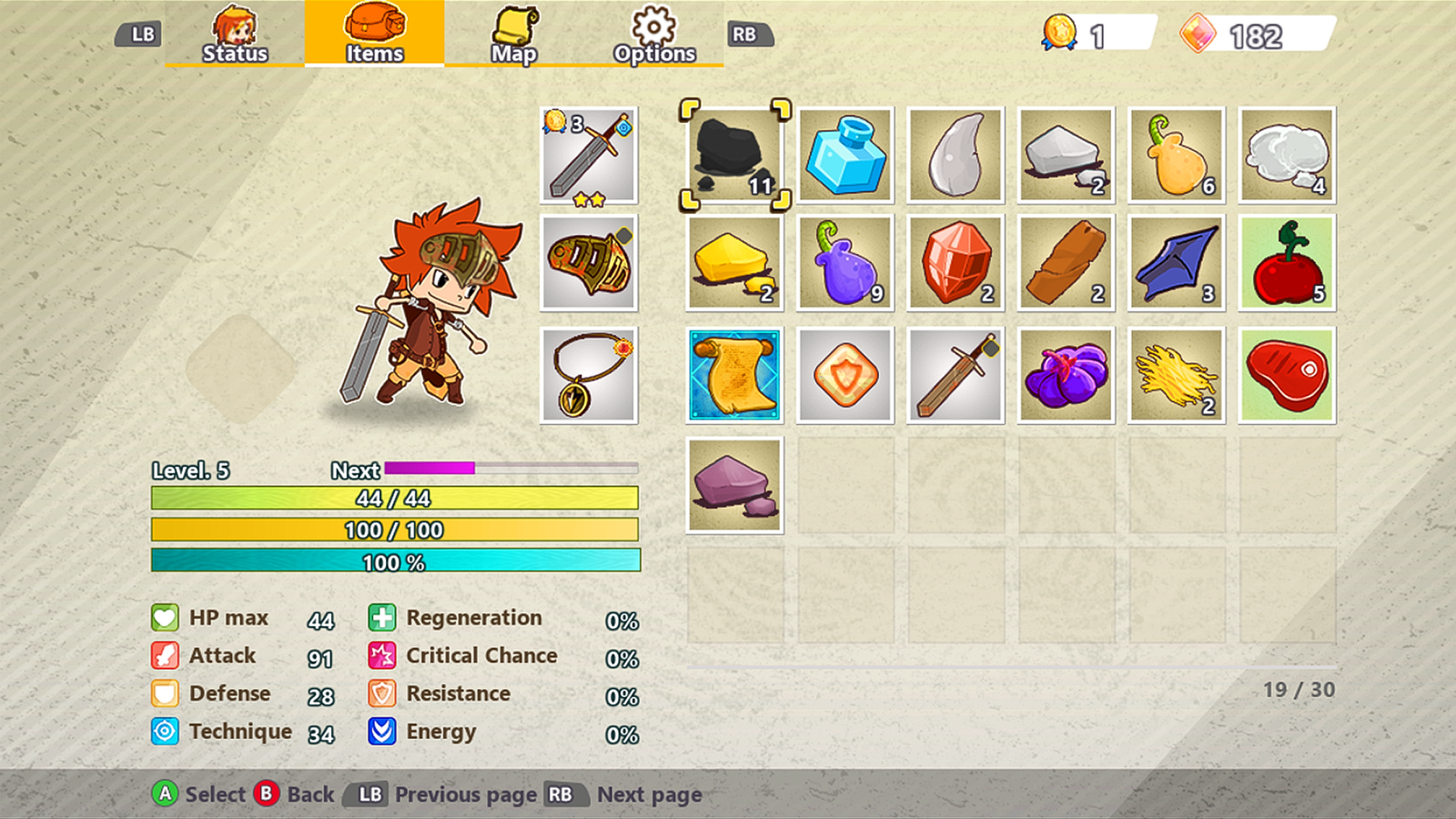Select the highlighted coal slot with 11
The height and width of the screenshot is (819, 1456).
[733, 153]
